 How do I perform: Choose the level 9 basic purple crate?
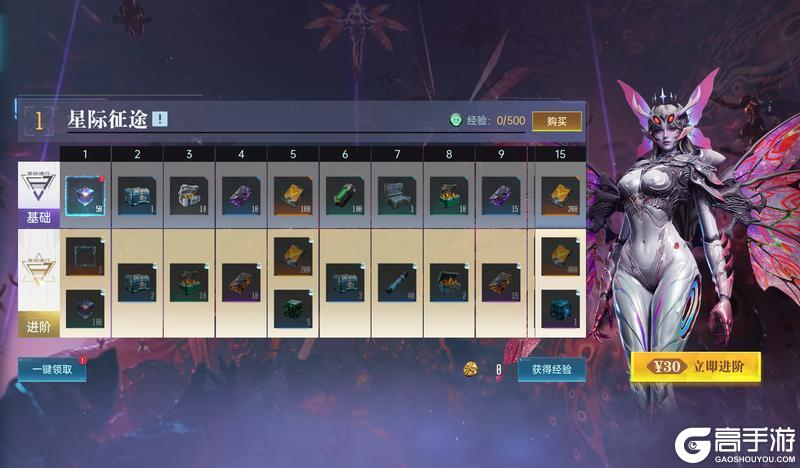500,194
